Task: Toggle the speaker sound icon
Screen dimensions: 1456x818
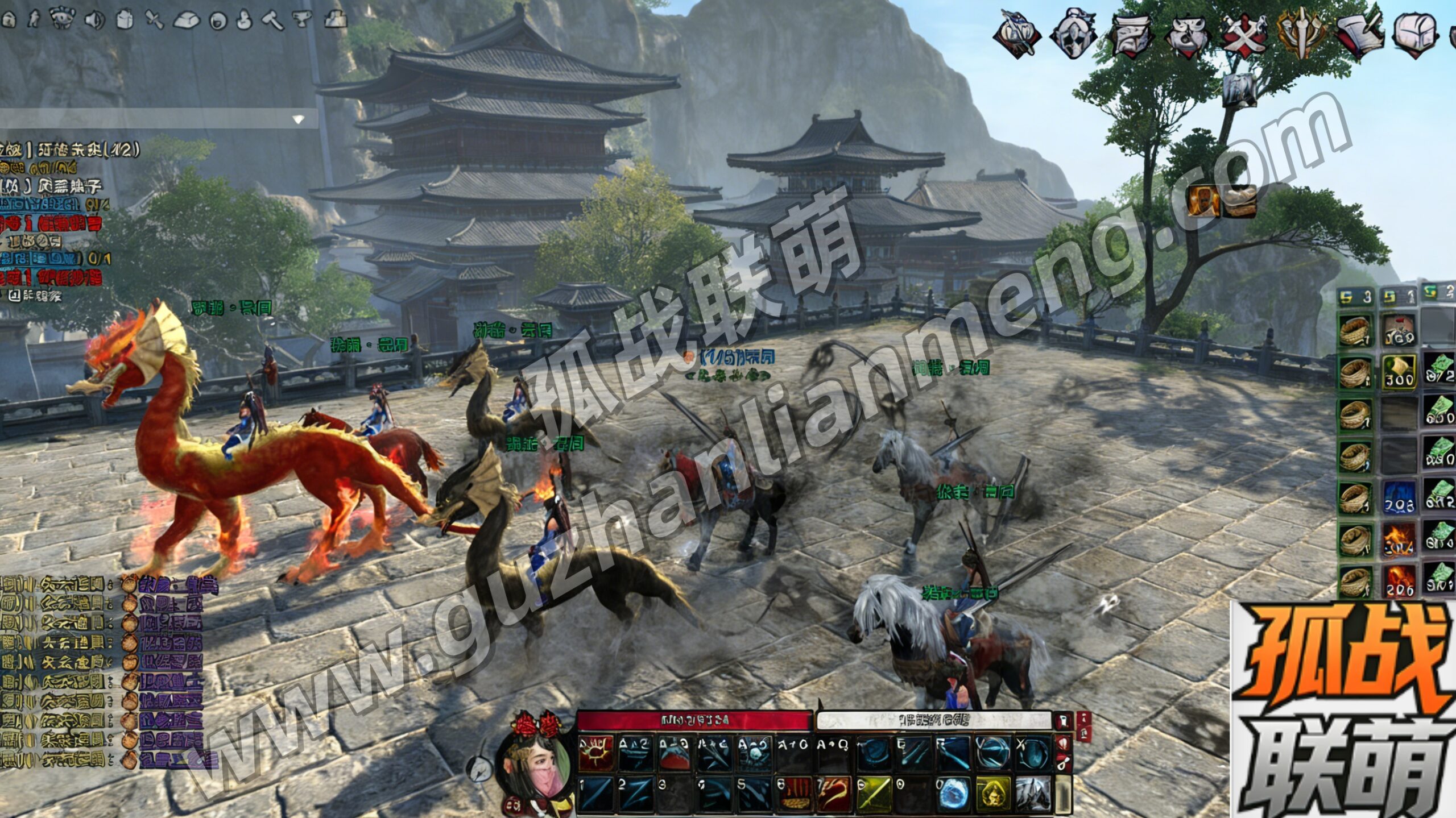Action: pyautogui.click(x=94, y=20)
